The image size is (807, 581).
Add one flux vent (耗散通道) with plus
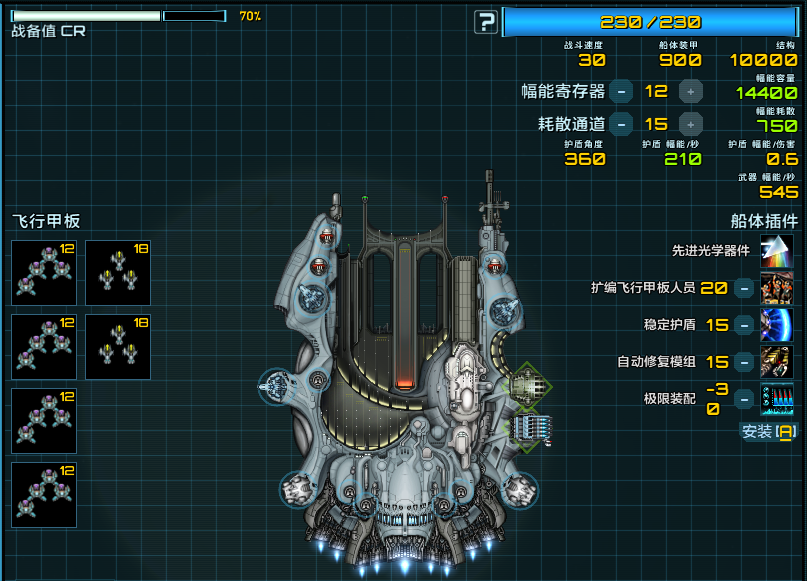[690, 124]
